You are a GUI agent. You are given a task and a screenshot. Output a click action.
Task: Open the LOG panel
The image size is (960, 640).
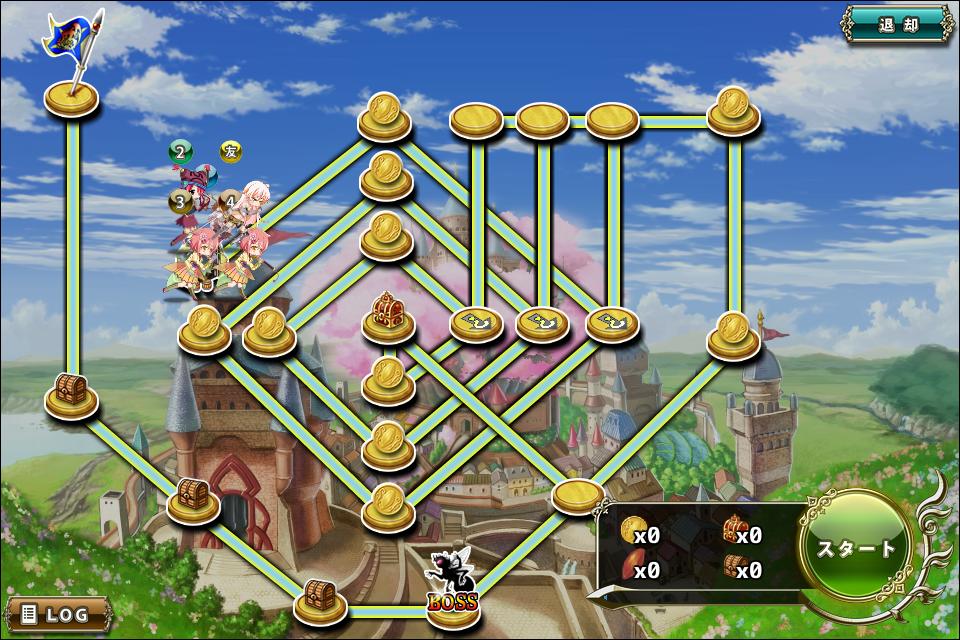pos(57,613)
